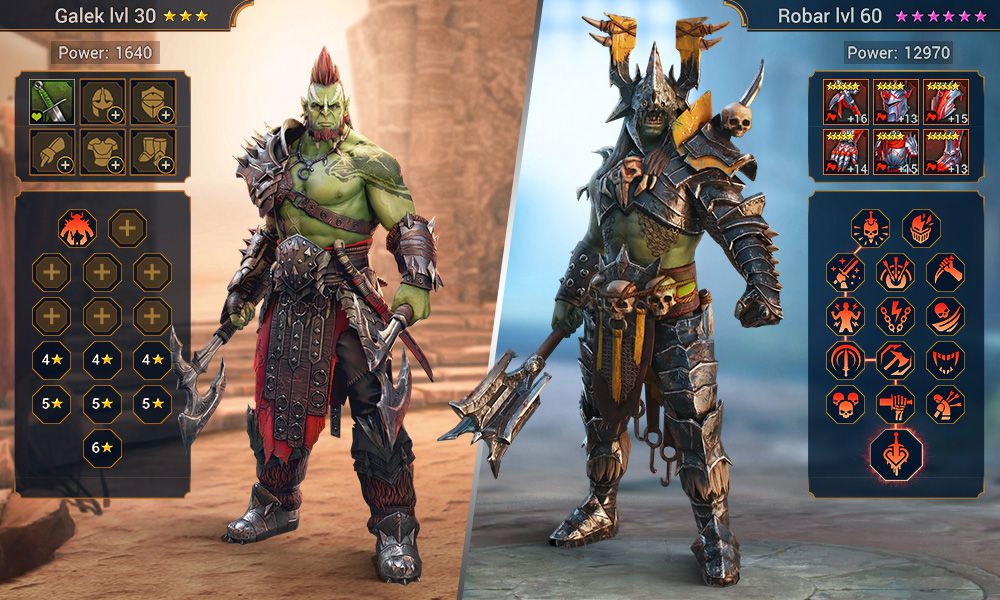This screenshot has width=1000, height=600.
Task: Select Robar's mohawk skull mastery
Action: pos(871,229)
